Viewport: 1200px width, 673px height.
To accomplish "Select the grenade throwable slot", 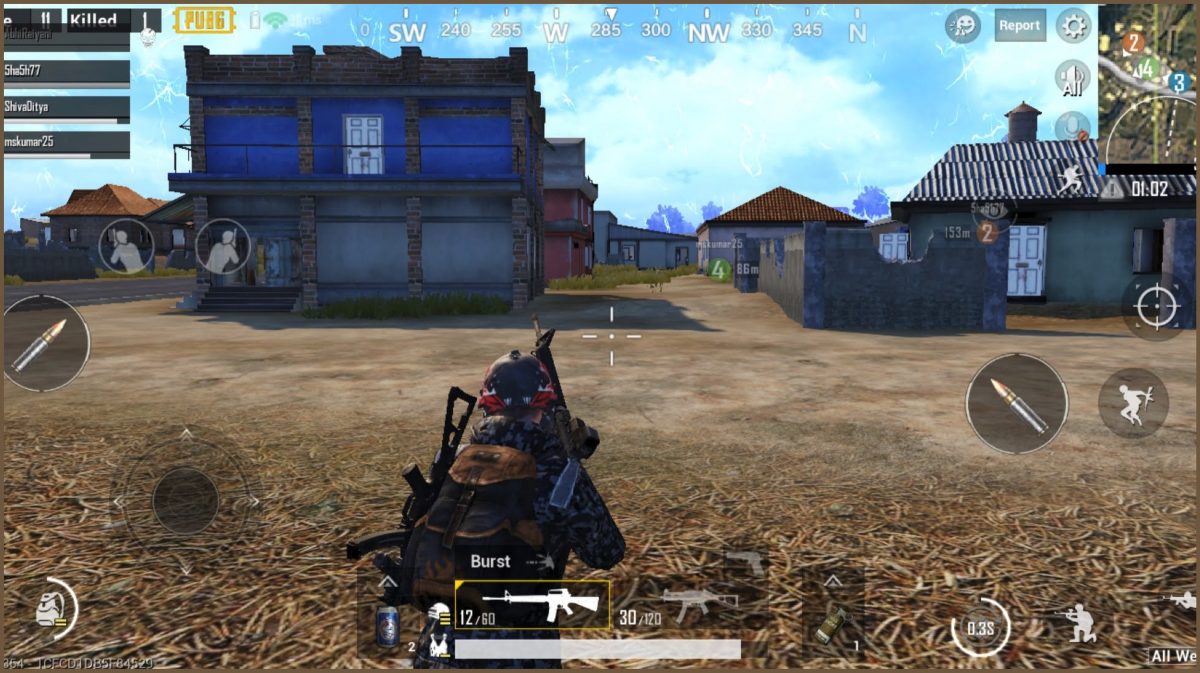I will [x=831, y=624].
